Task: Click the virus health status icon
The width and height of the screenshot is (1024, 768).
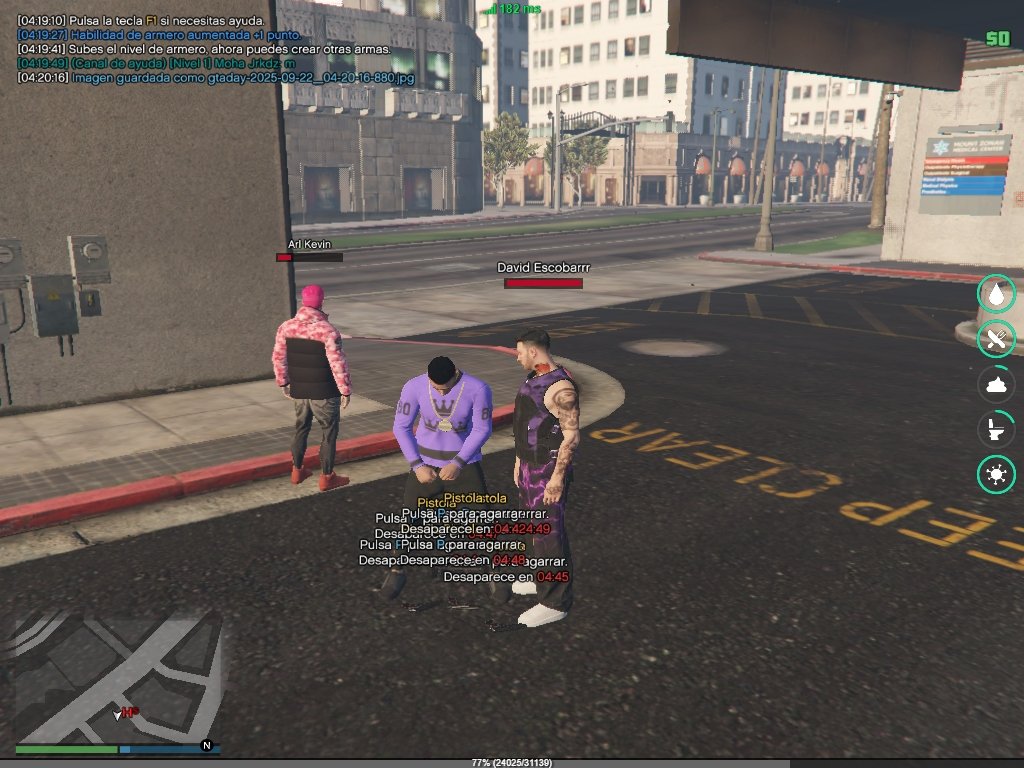Action: (996, 475)
